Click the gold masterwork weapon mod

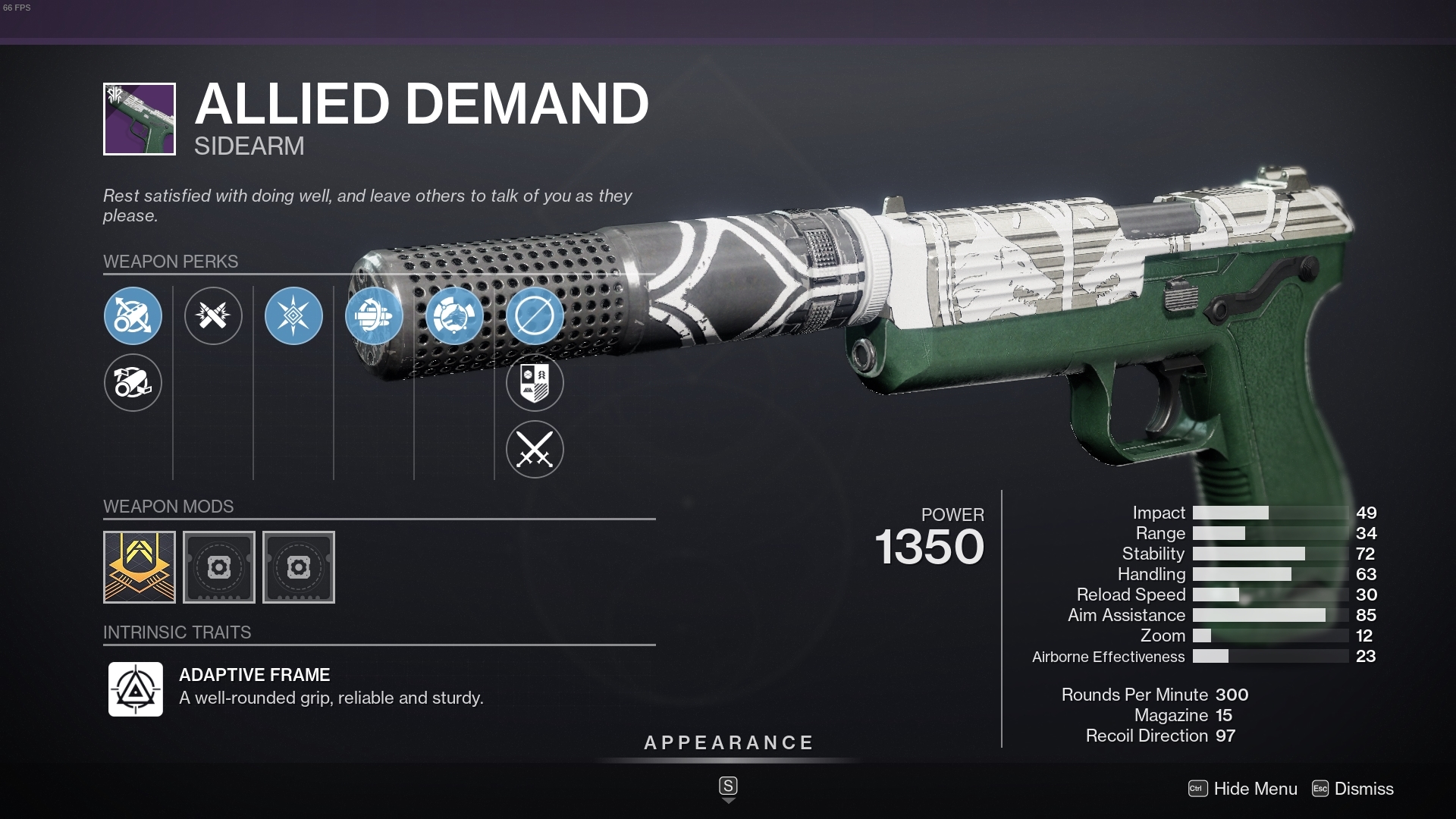pyautogui.click(x=140, y=566)
